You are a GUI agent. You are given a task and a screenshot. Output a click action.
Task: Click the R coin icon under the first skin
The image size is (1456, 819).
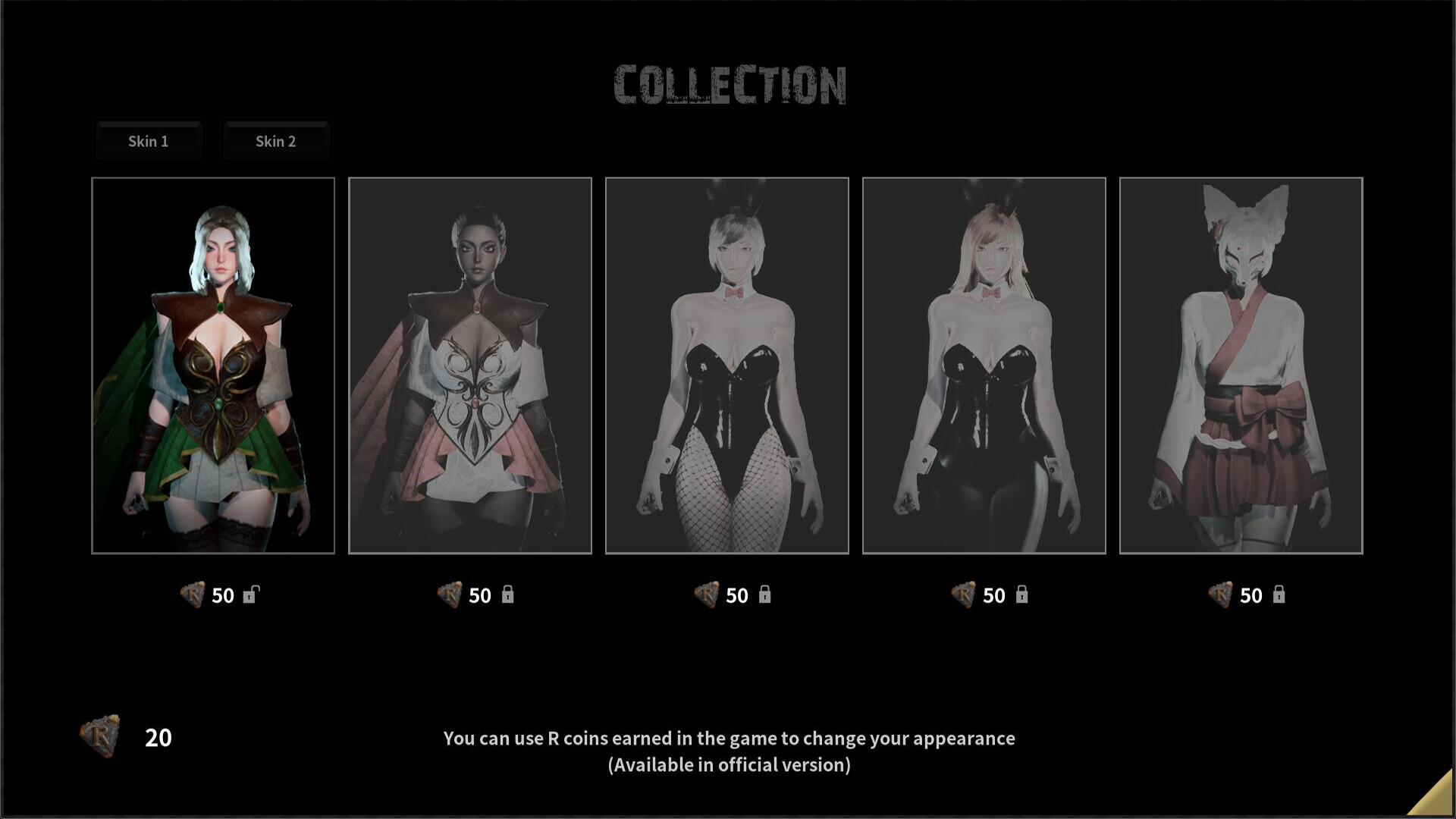coord(192,595)
